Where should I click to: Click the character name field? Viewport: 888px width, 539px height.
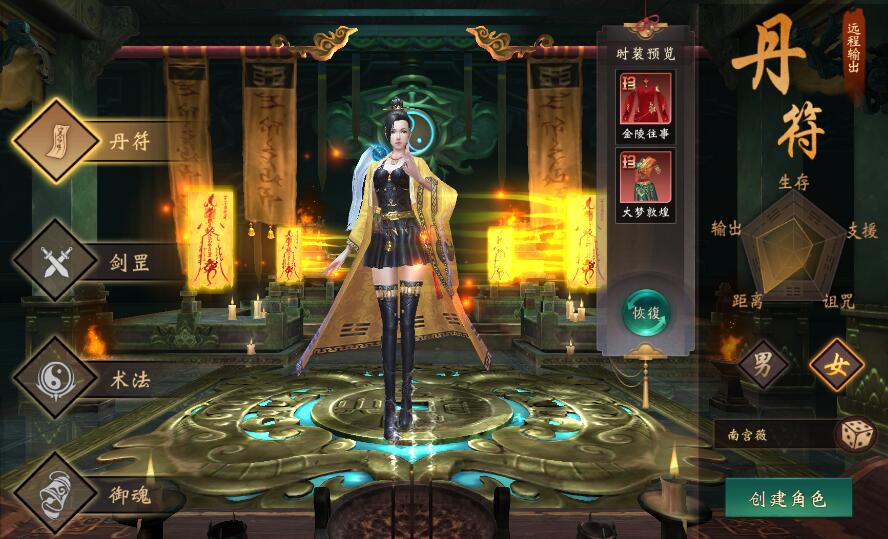pyautogui.click(x=772, y=435)
